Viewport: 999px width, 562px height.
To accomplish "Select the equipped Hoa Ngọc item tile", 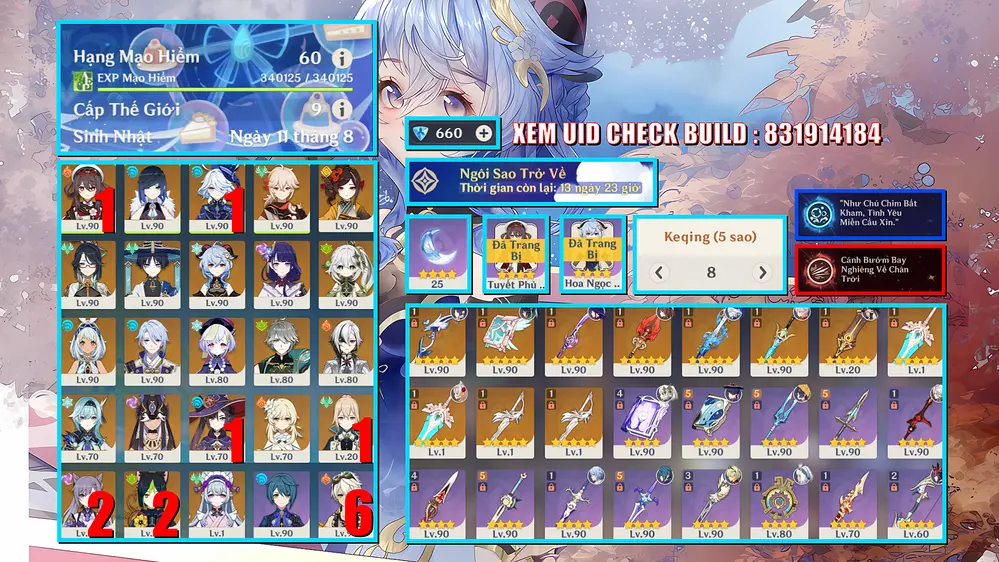I will 594,254.
